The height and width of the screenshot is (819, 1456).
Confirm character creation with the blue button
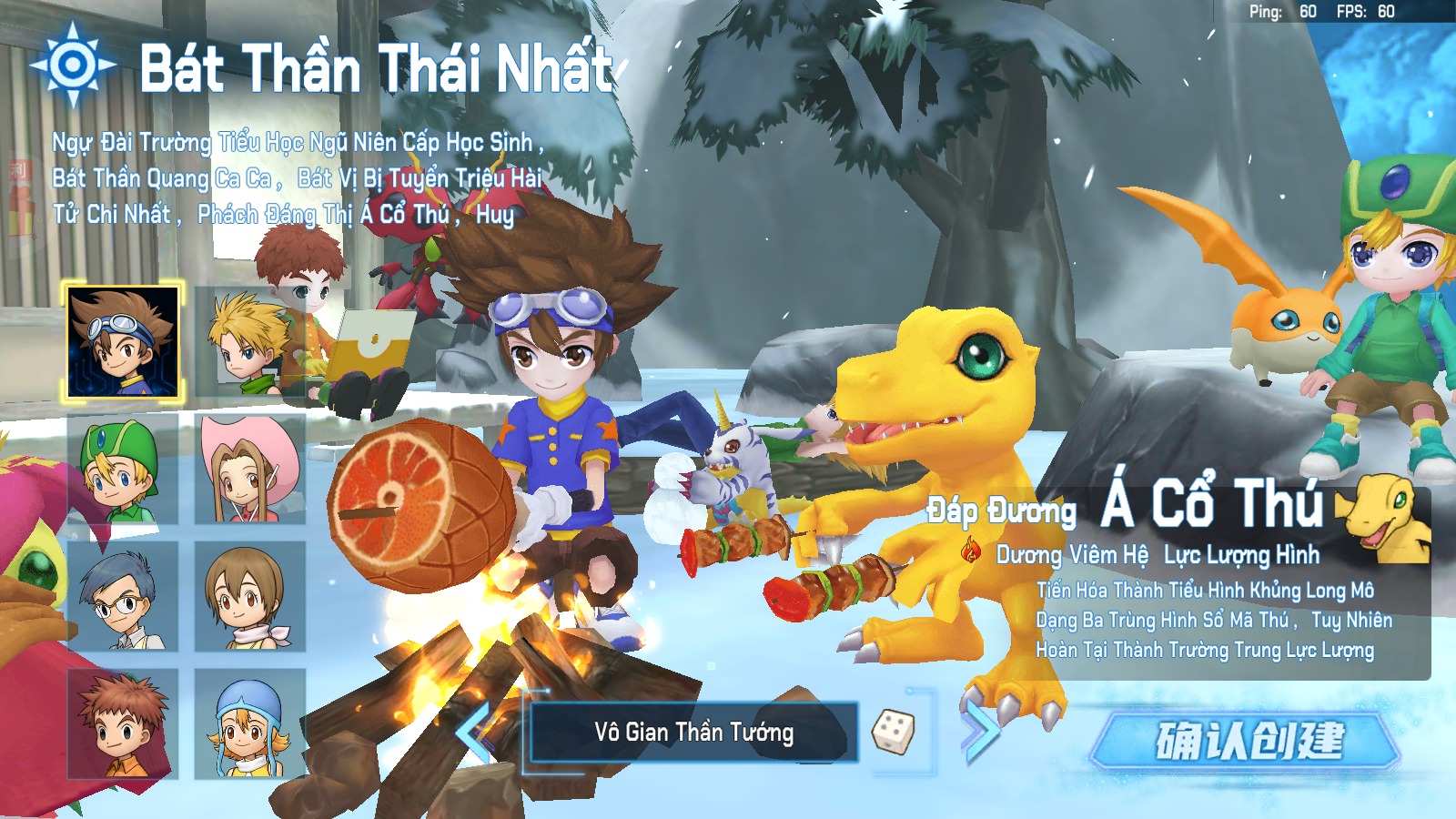tap(1247, 740)
